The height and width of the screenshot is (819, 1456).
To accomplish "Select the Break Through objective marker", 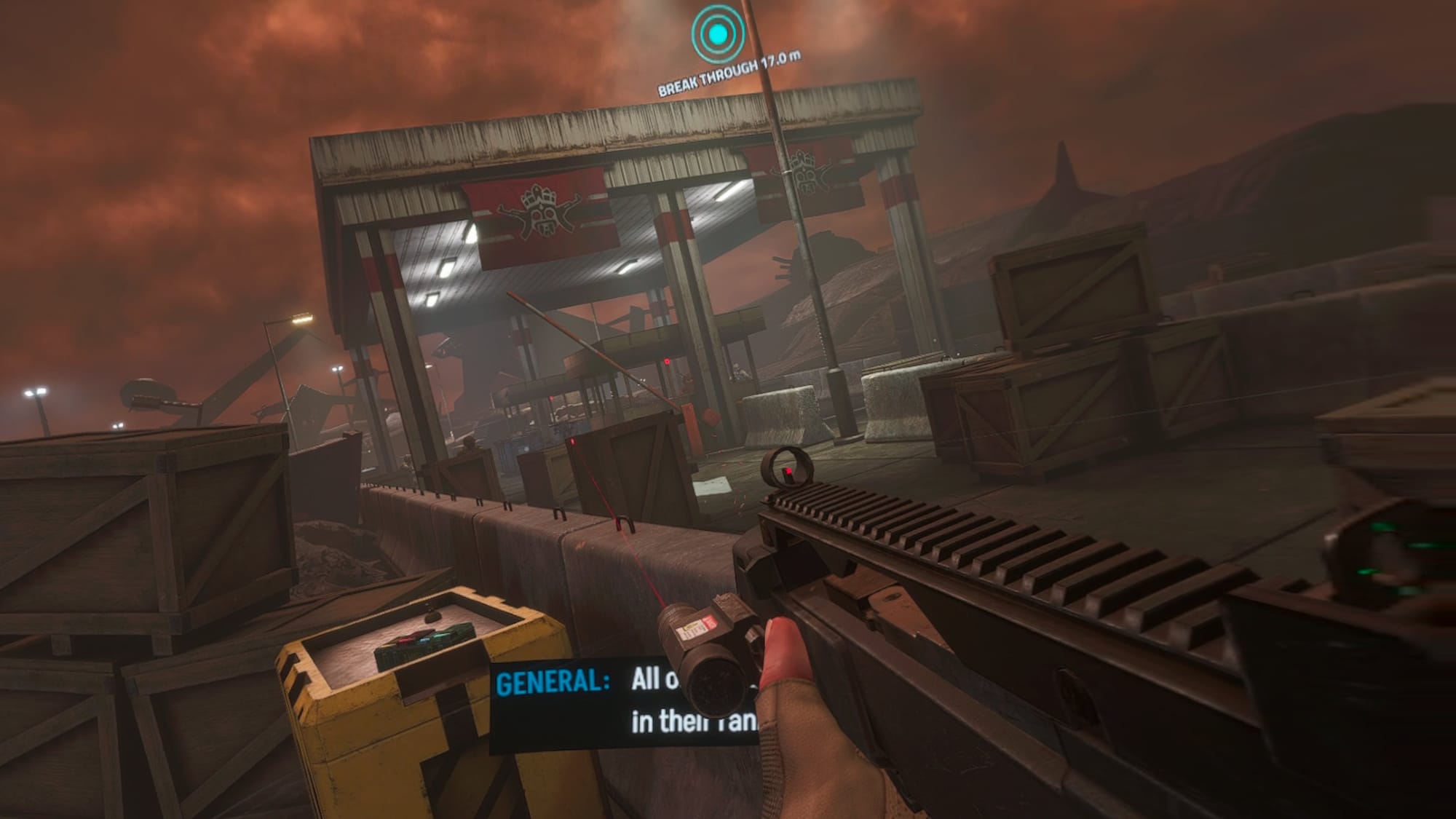I will click(718, 33).
